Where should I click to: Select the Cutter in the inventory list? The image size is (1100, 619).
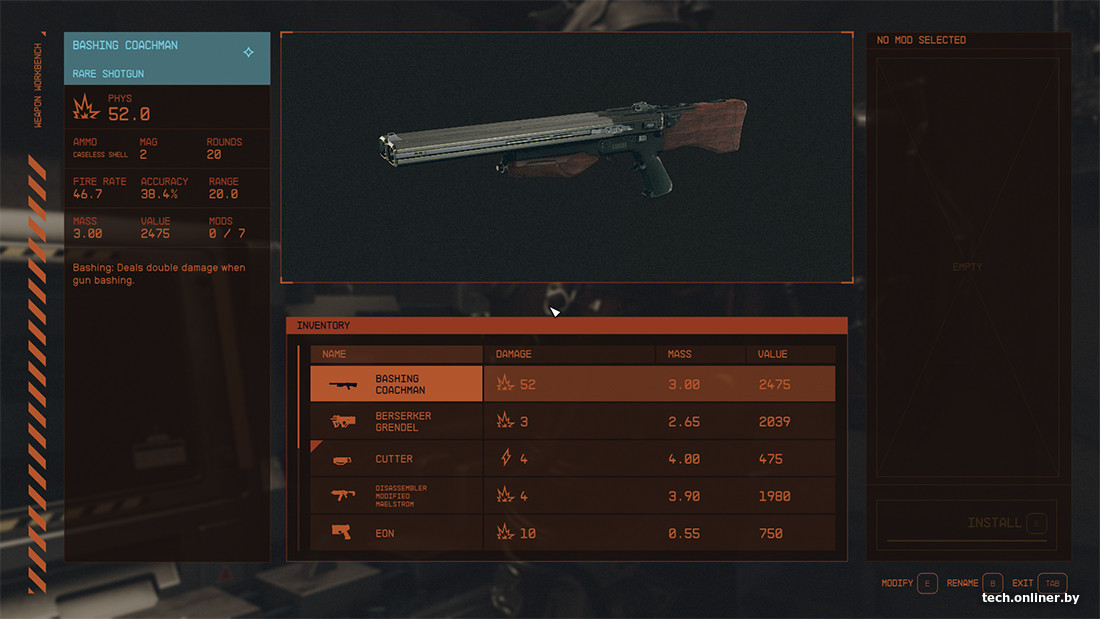coord(572,459)
